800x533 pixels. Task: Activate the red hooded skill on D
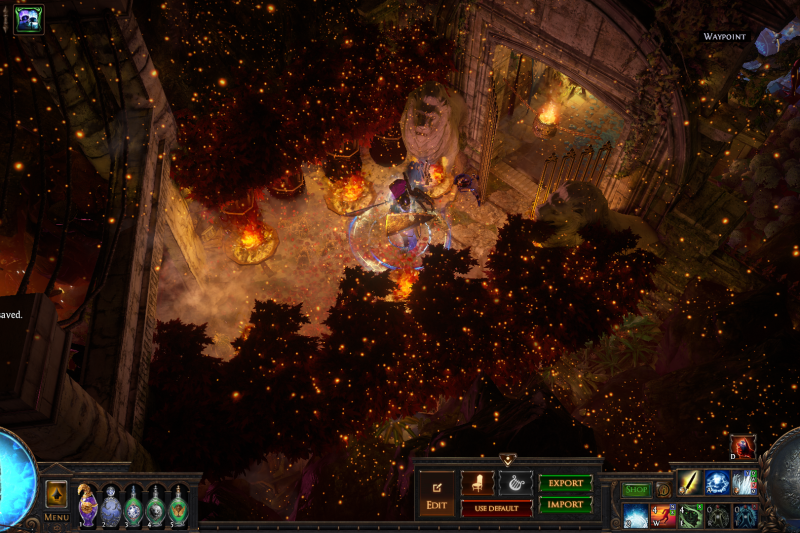tap(743, 447)
